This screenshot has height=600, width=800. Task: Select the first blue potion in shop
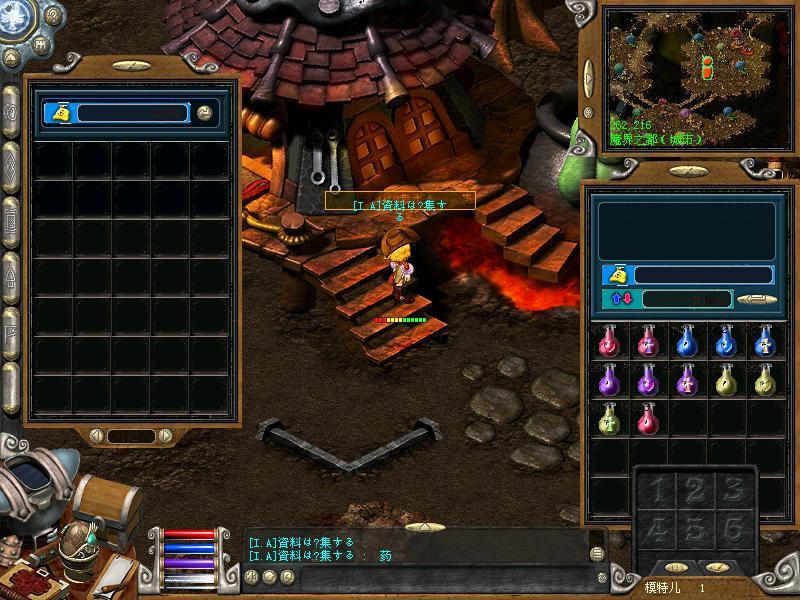pyautogui.click(x=686, y=343)
